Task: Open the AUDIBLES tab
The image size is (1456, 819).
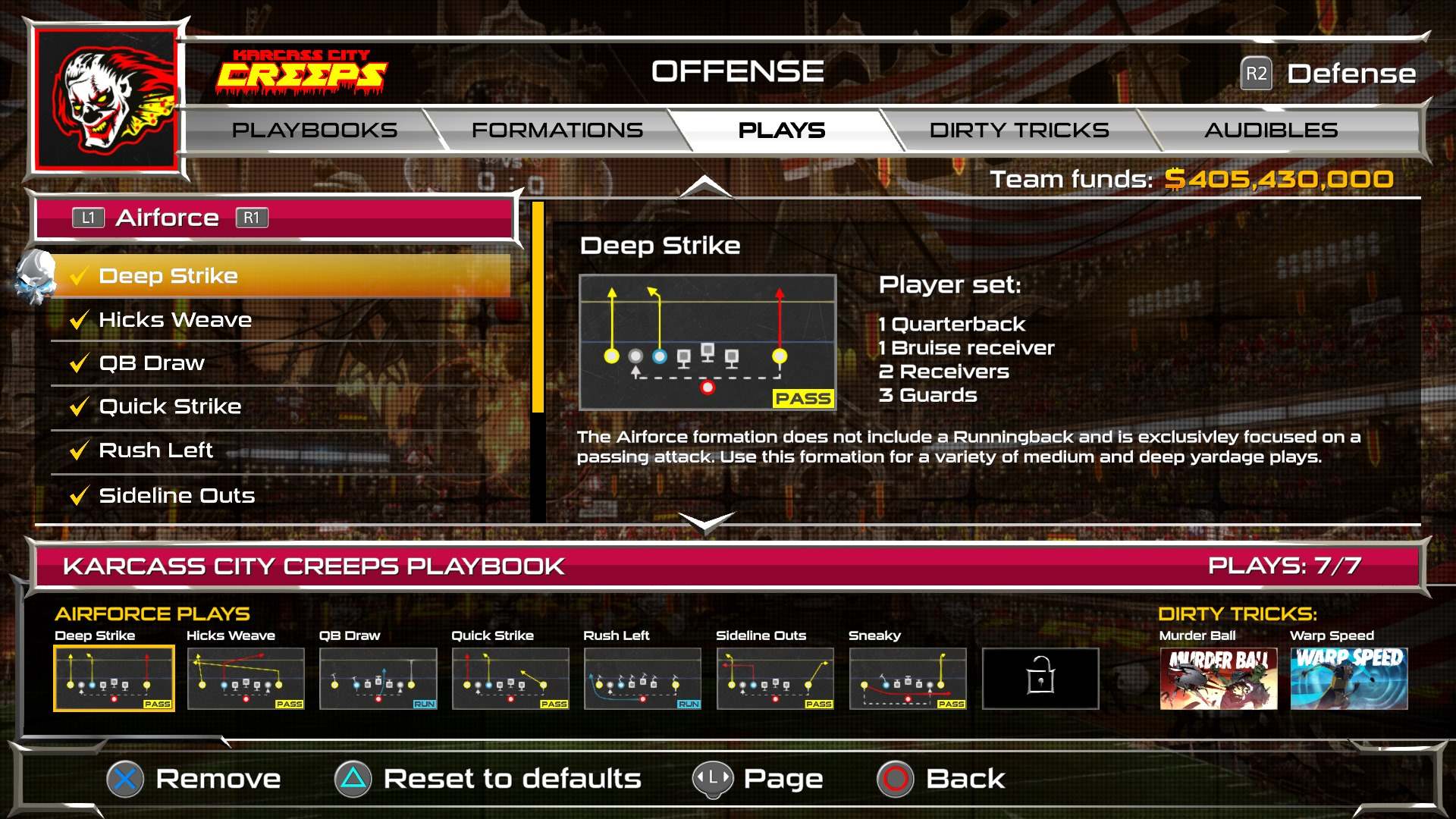Action: coord(1270,130)
